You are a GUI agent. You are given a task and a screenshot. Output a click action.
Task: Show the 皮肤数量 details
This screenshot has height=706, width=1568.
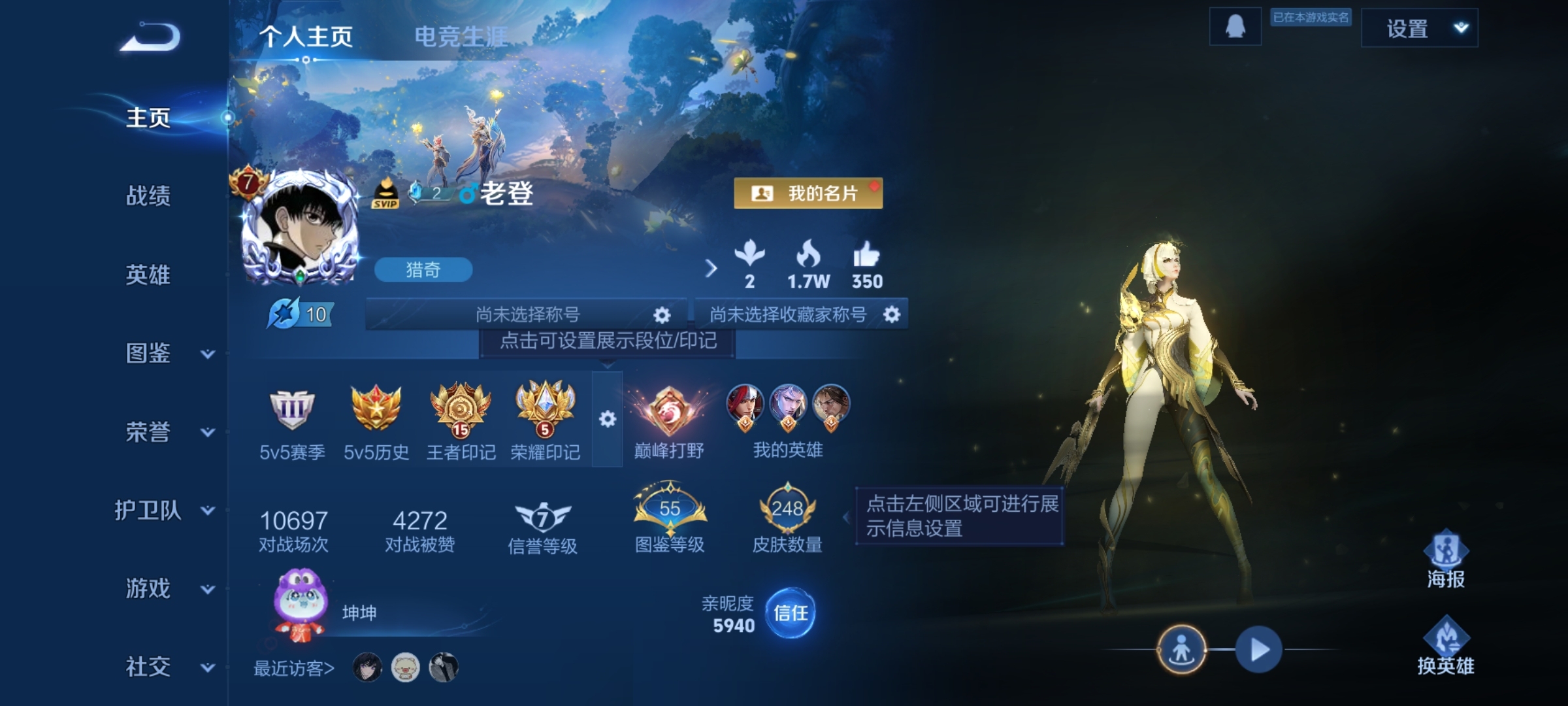pyautogui.click(x=787, y=518)
